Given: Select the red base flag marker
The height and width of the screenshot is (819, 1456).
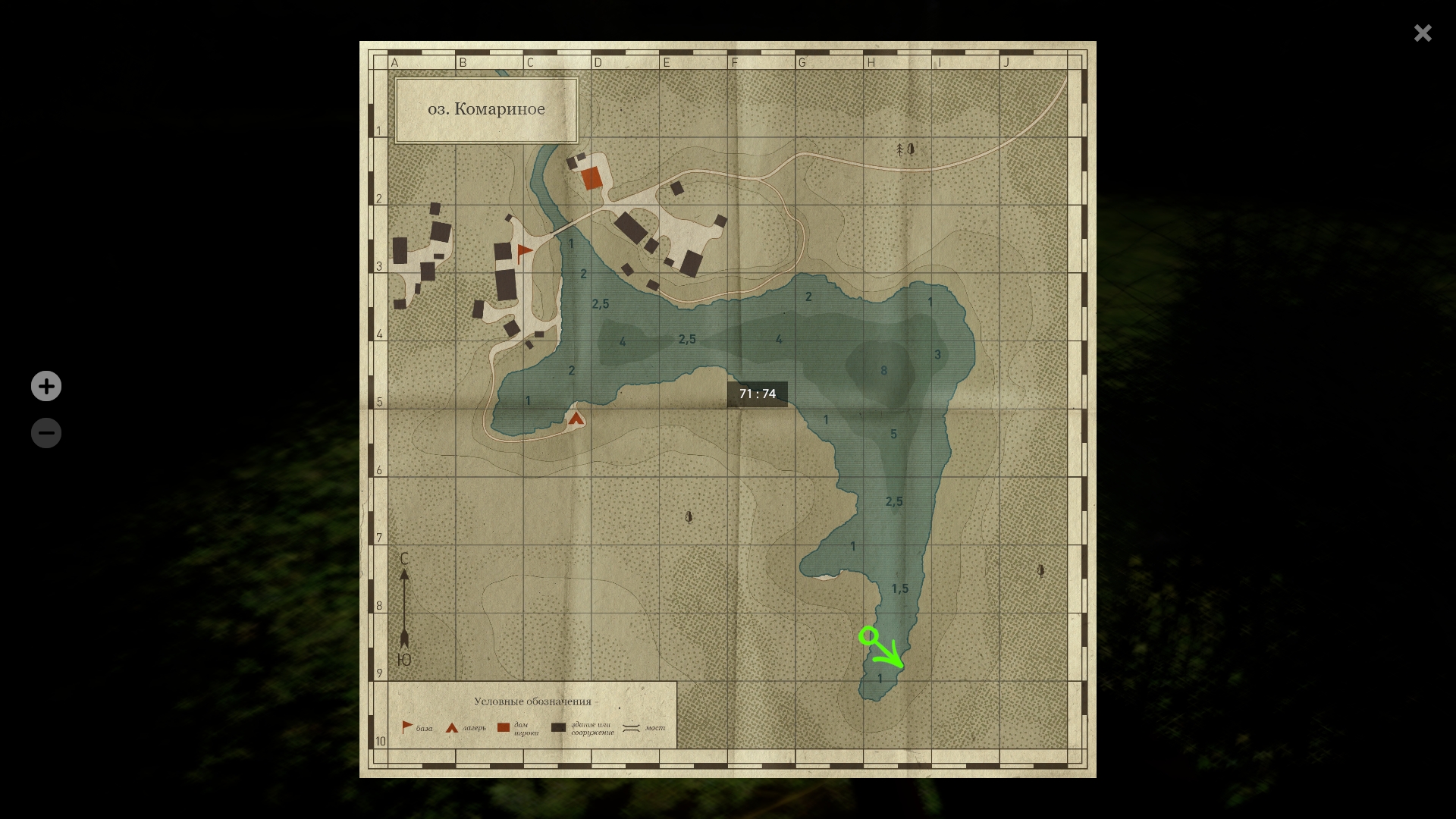Looking at the screenshot, I should pos(524,253).
